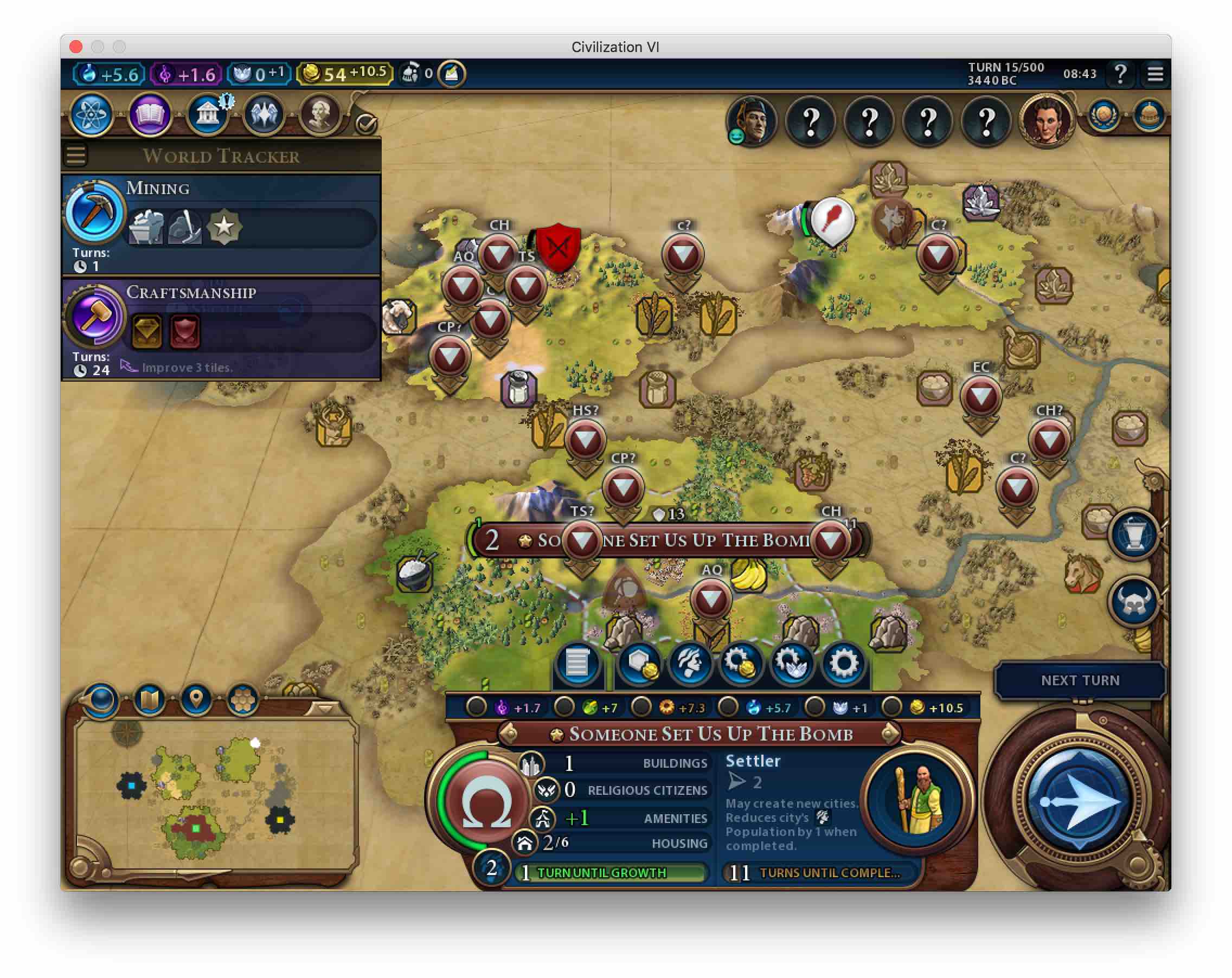View the Governments screen
Screen dimensions: 1232x978
[207, 115]
